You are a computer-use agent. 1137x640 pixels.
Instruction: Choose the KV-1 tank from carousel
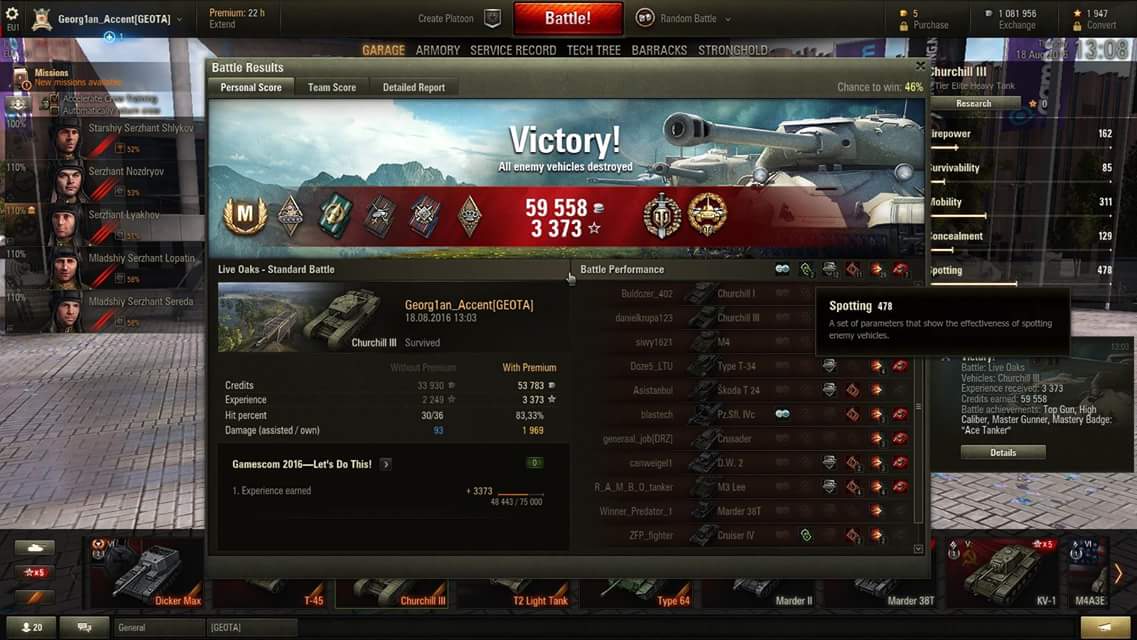point(1004,573)
